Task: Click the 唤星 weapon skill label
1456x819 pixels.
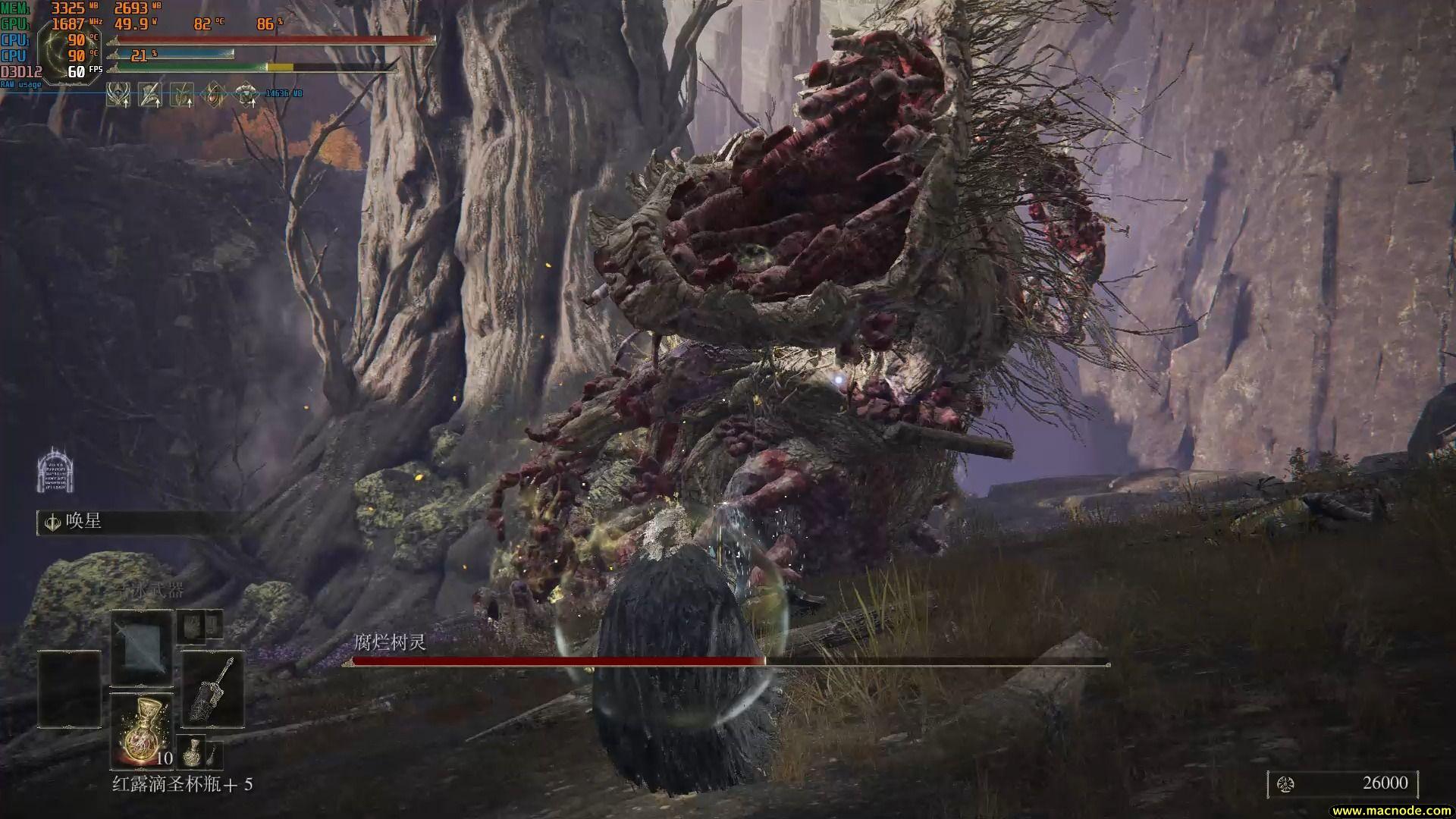Action: [x=83, y=522]
